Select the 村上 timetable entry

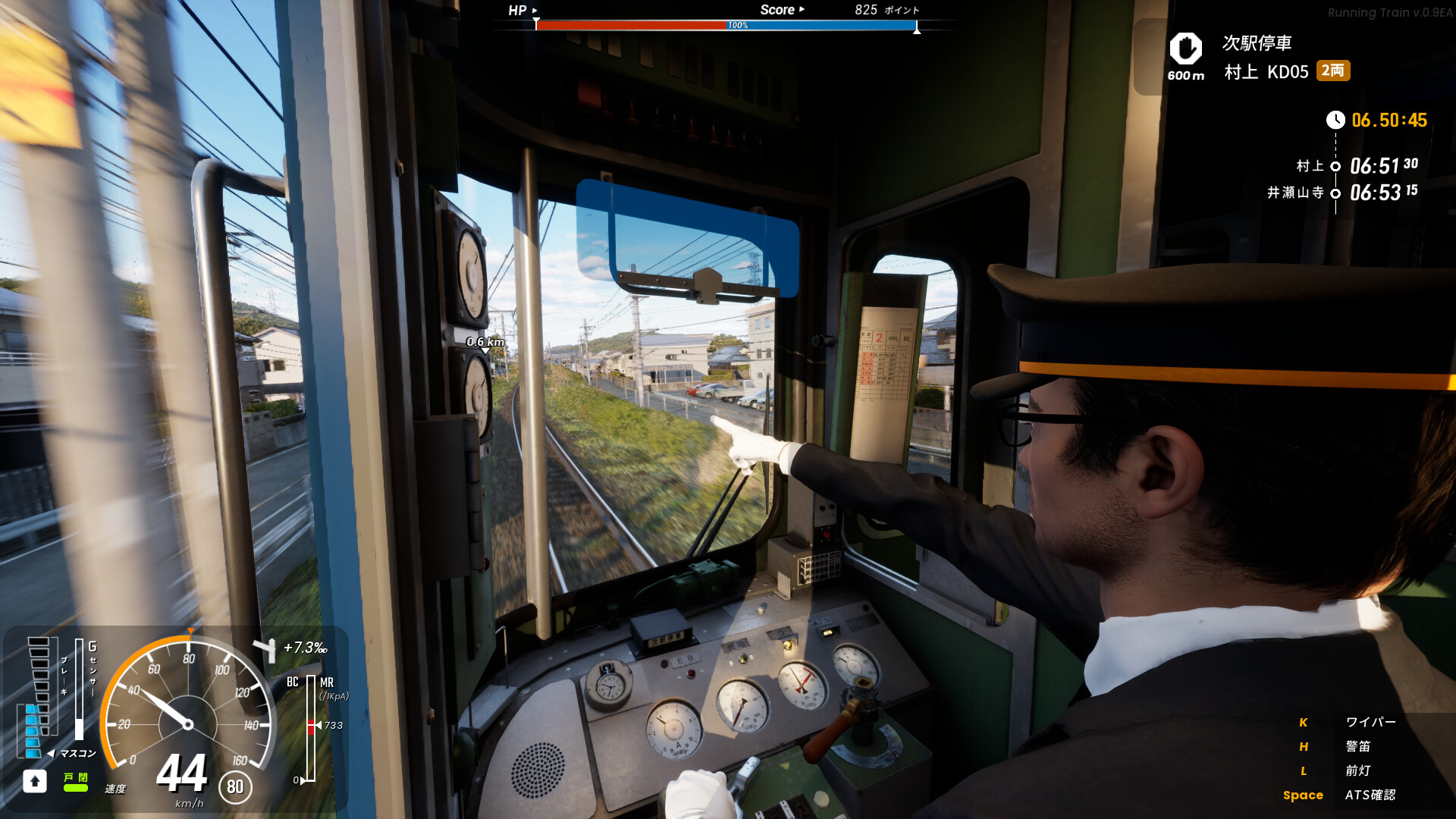(1356, 166)
